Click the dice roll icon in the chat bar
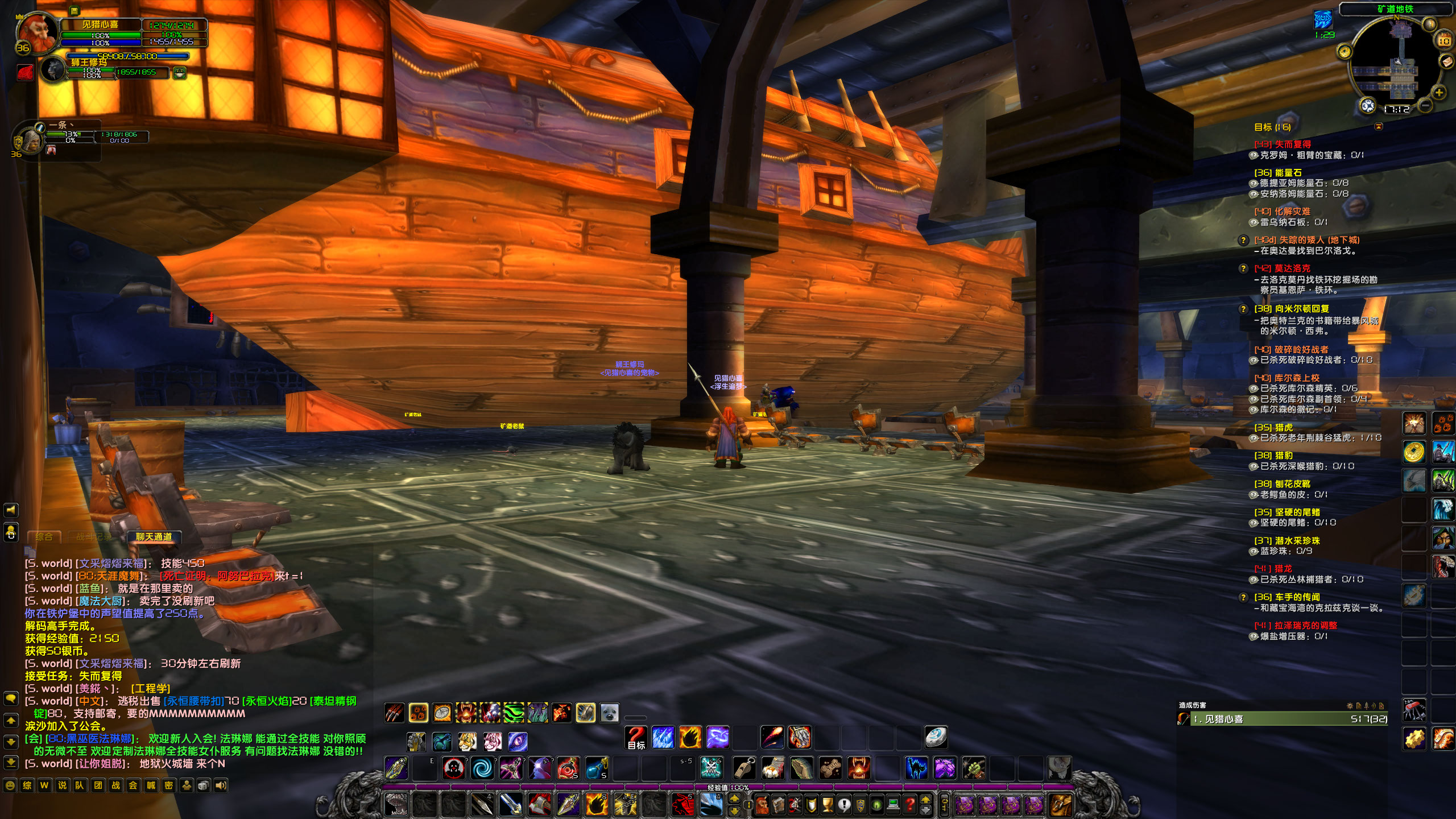The height and width of the screenshot is (819, 1456). click(x=202, y=785)
